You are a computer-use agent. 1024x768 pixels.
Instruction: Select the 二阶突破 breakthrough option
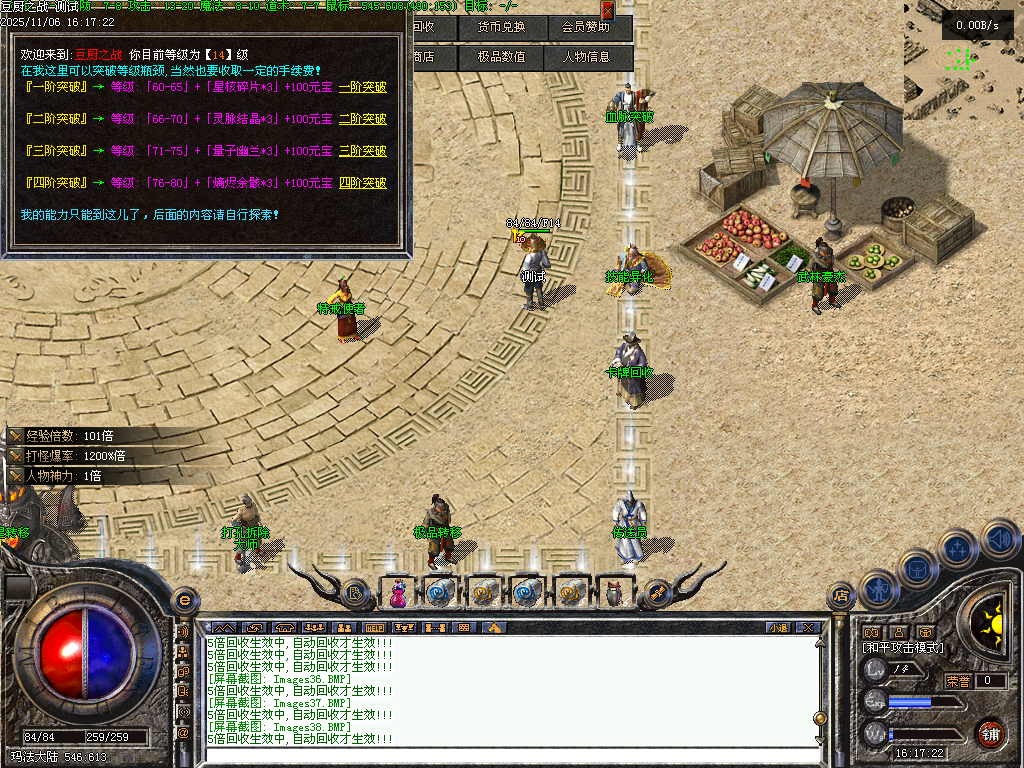362,119
